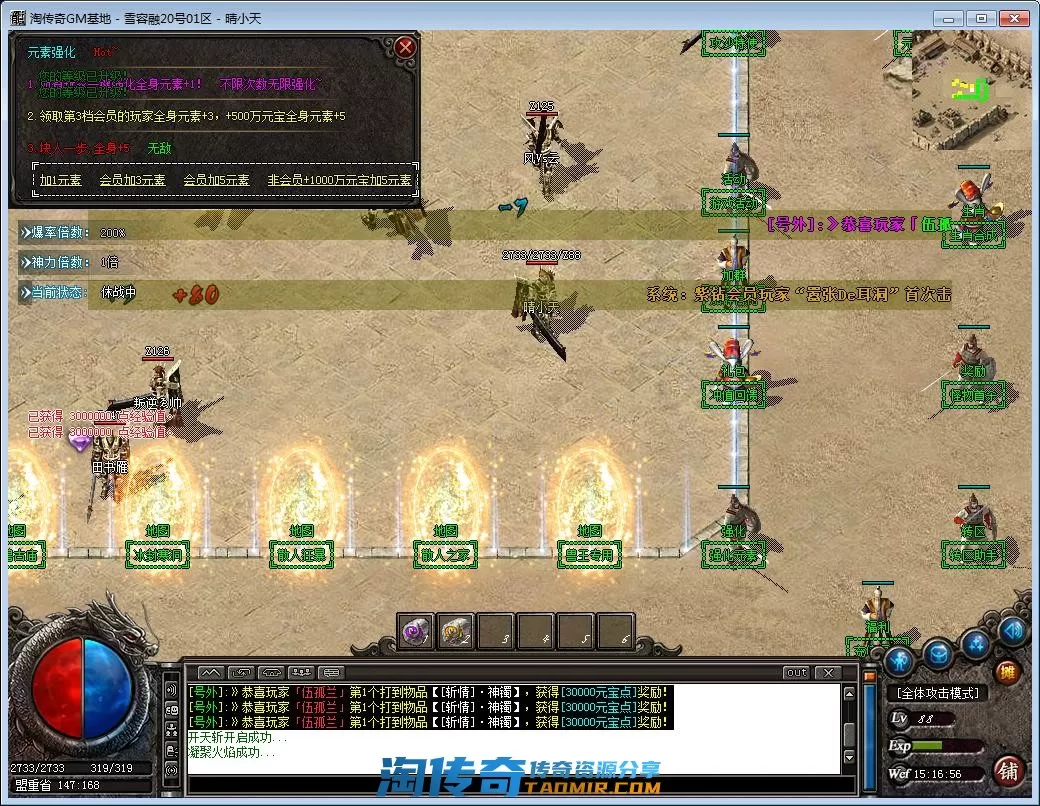Select 非会员+1000万元宝加5元素 option
The width and height of the screenshot is (1040, 806).
click(x=339, y=181)
